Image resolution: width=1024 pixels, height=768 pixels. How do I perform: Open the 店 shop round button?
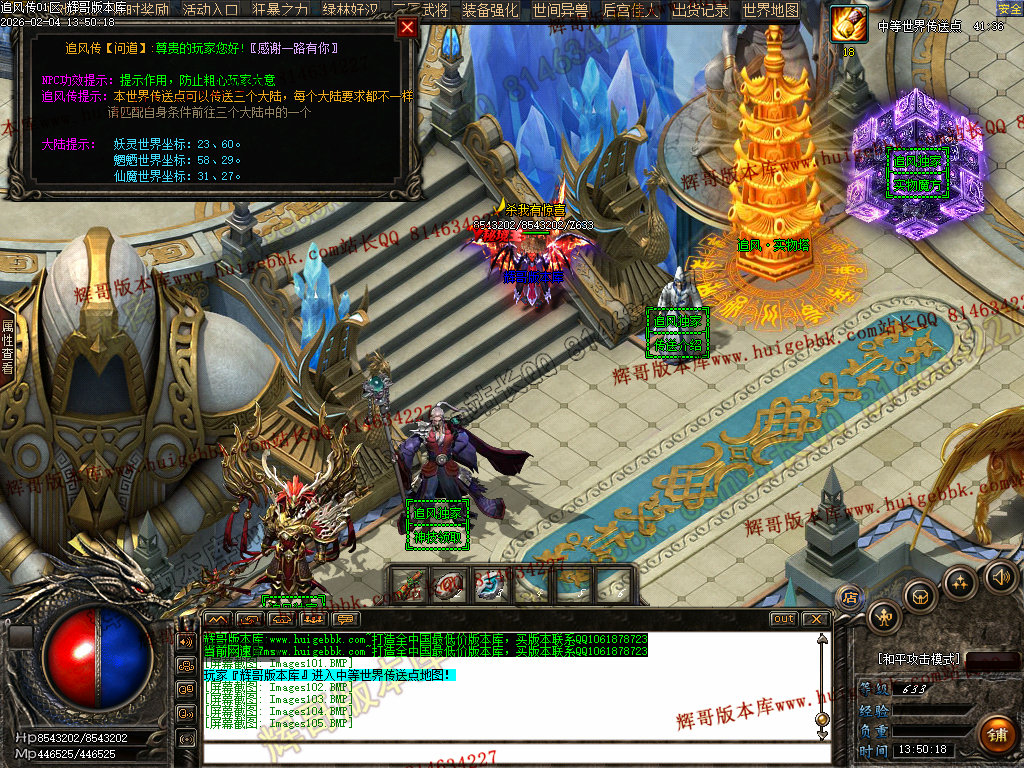click(851, 597)
